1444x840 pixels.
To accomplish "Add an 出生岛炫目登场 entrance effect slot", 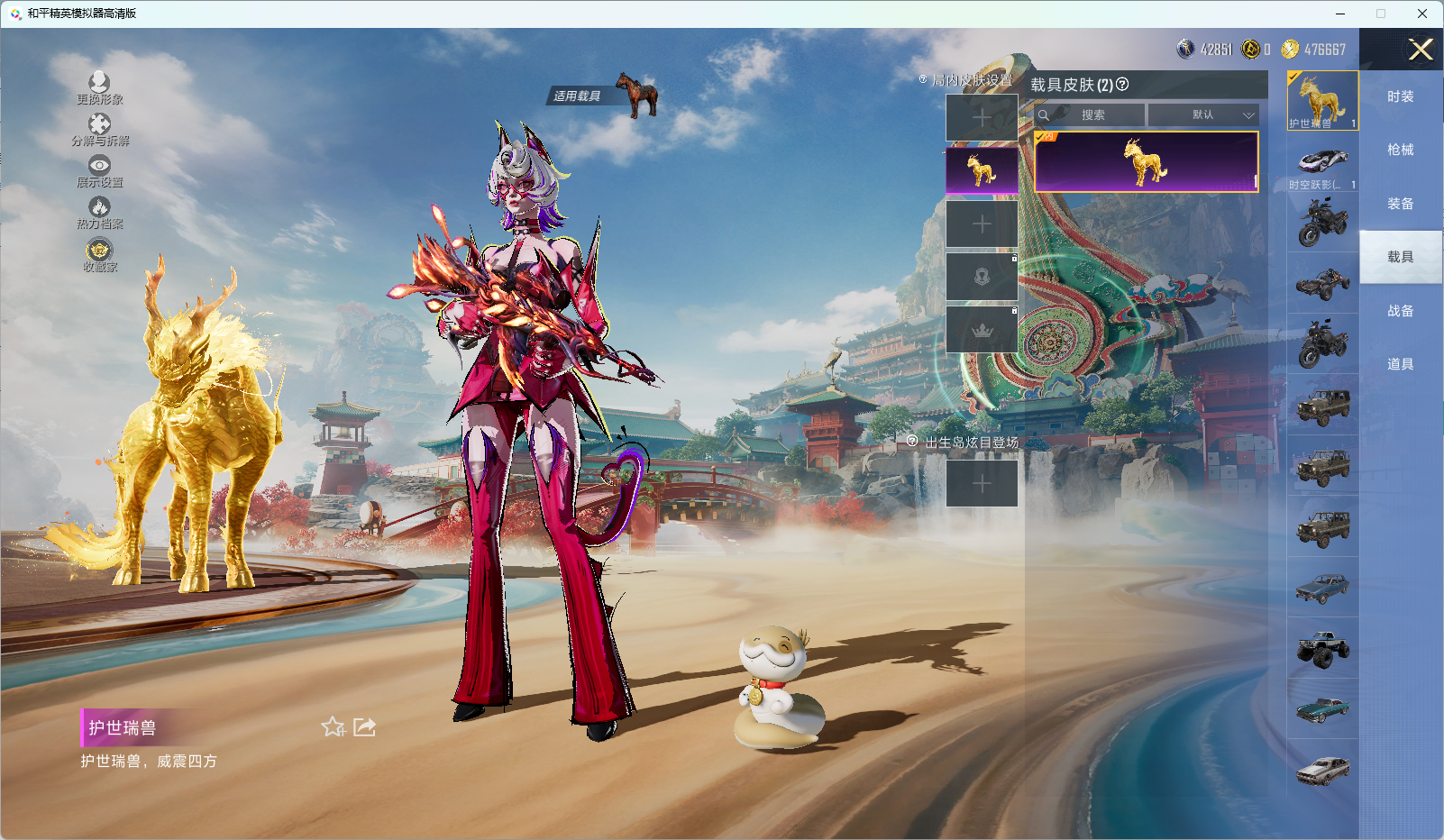I will [982, 483].
